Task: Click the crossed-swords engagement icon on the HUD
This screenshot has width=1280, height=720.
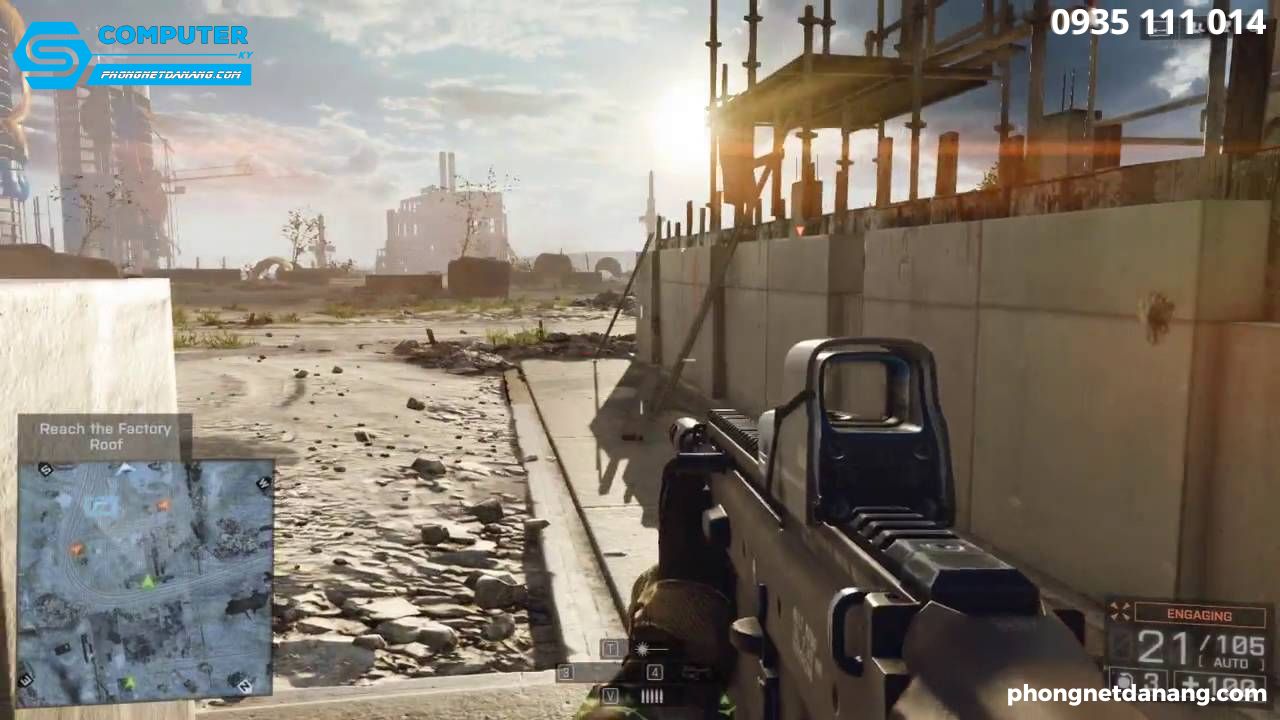Action: point(1119,611)
